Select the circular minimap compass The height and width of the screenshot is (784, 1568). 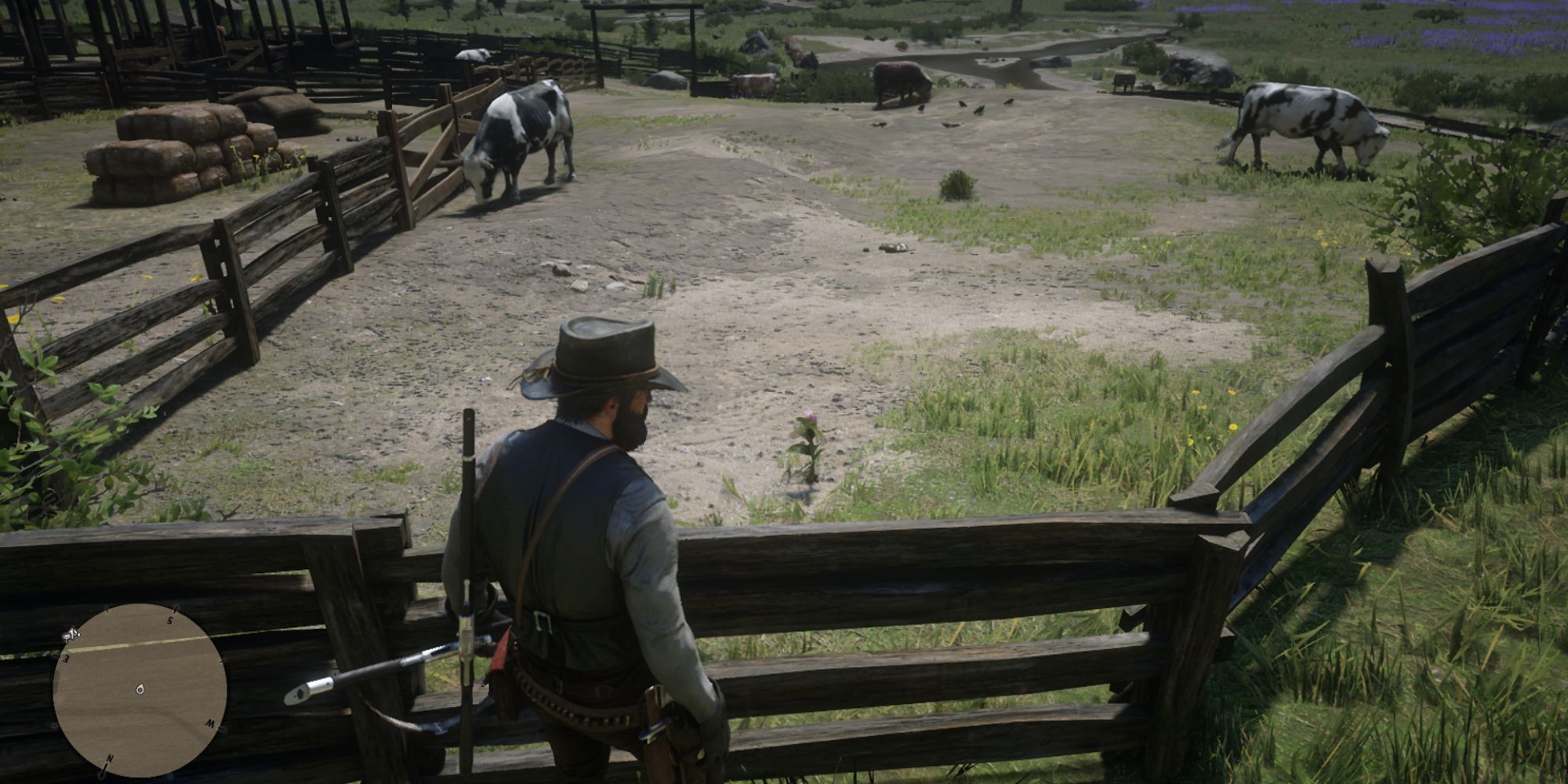[140, 690]
